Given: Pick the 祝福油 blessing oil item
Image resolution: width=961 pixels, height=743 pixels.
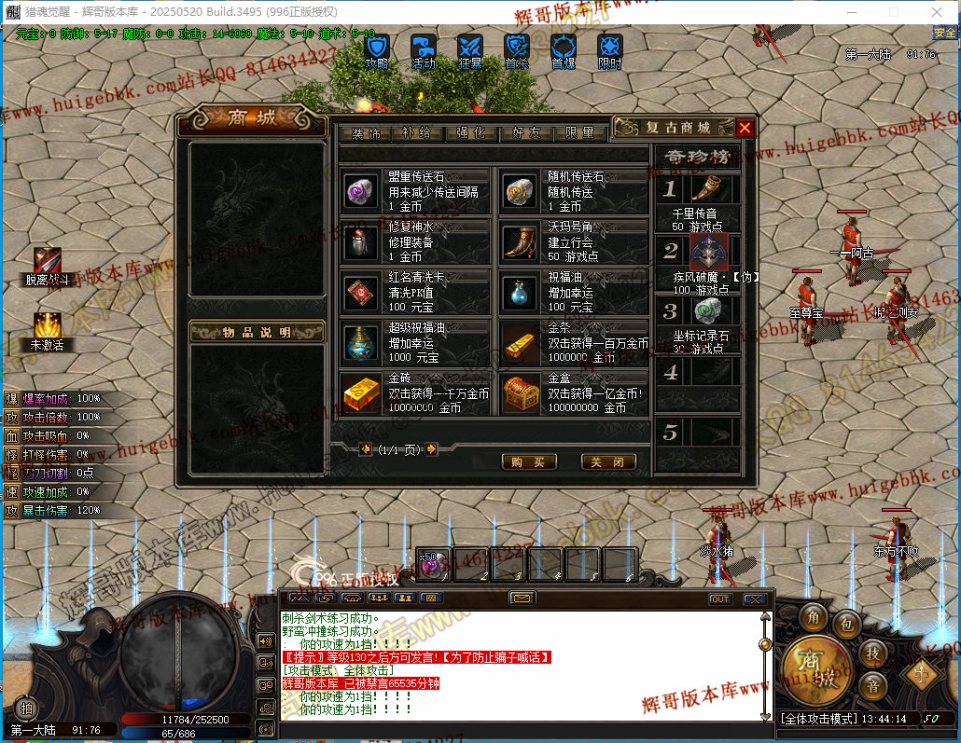Looking at the screenshot, I should coord(574,292).
